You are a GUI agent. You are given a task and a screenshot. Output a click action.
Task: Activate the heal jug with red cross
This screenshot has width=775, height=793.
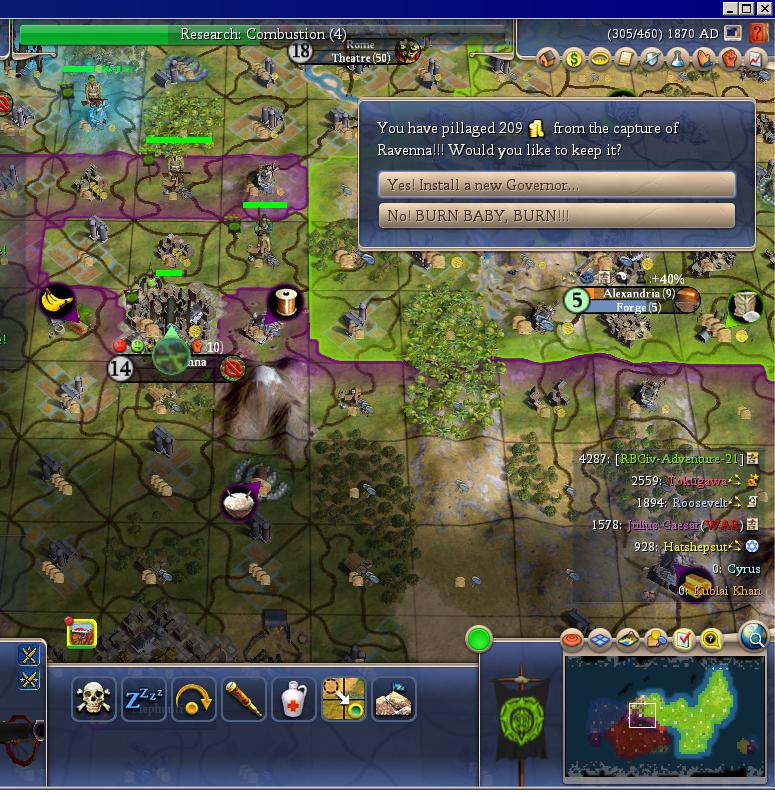coord(293,699)
